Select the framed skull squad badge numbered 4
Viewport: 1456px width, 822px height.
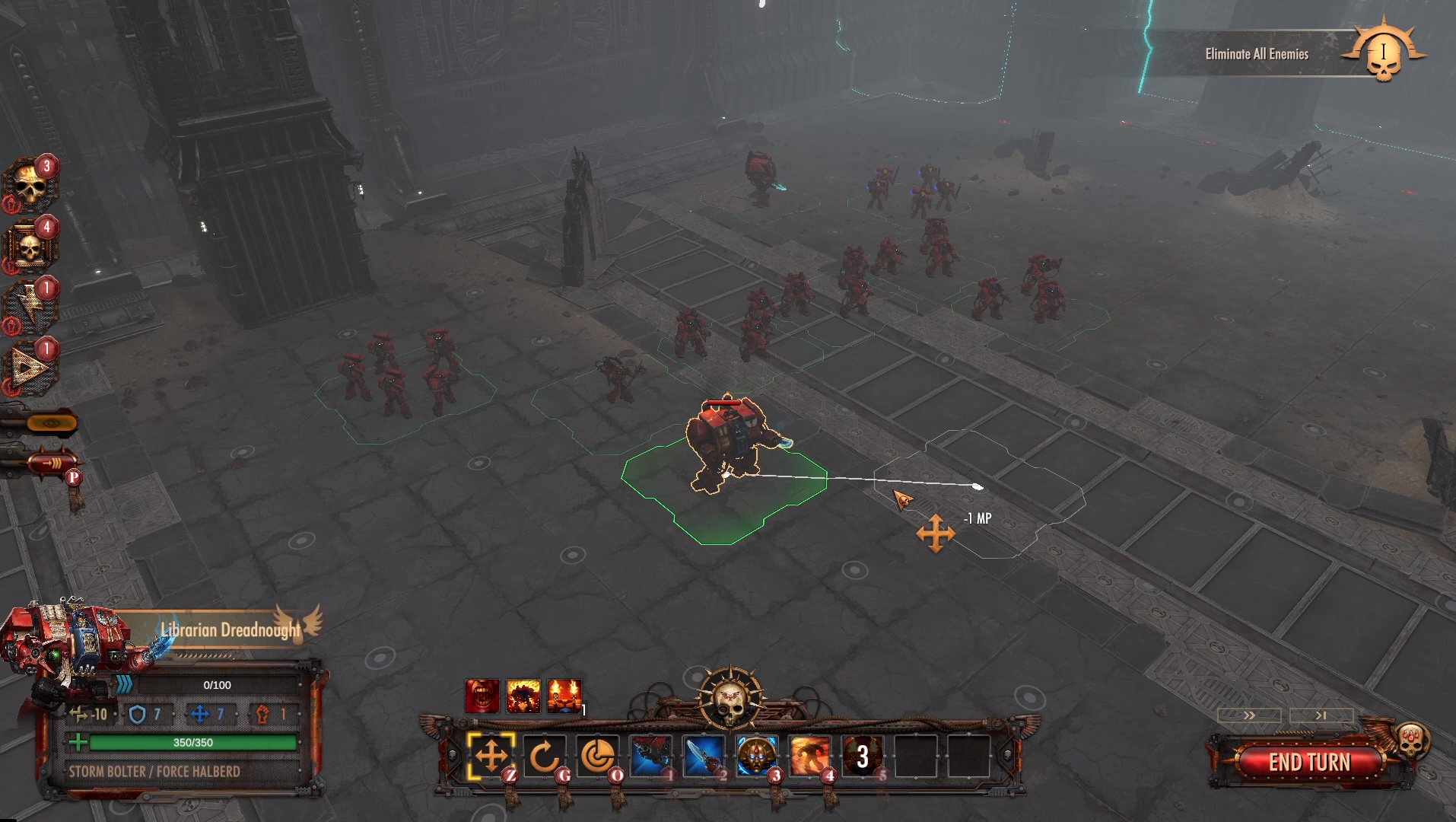click(x=30, y=246)
